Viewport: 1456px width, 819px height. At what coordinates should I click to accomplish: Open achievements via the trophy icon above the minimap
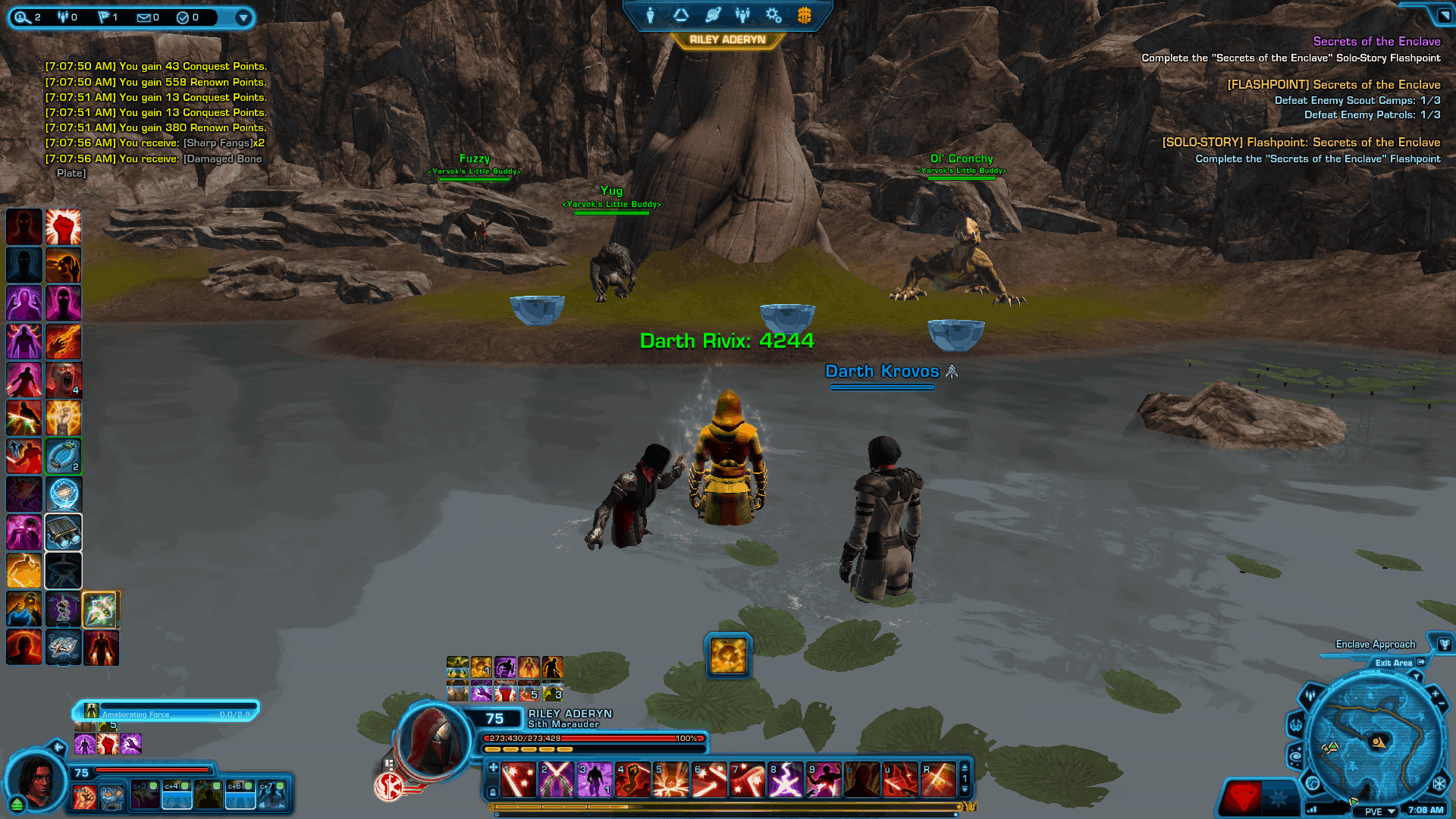[1445, 645]
